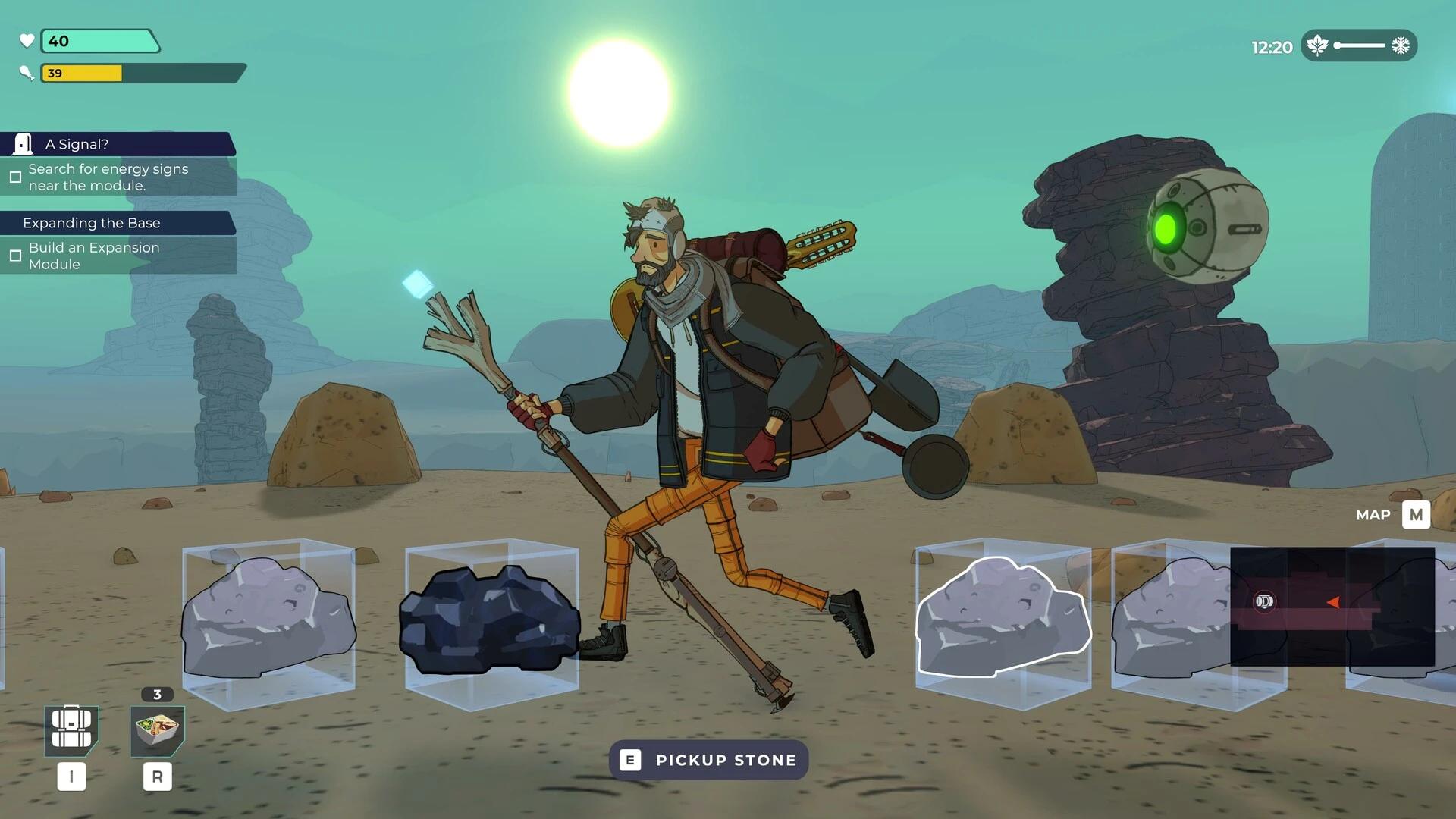This screenshot has width=1456, height=819.
Task: Click the heart icon on the health bar
Action: (27, 41)
